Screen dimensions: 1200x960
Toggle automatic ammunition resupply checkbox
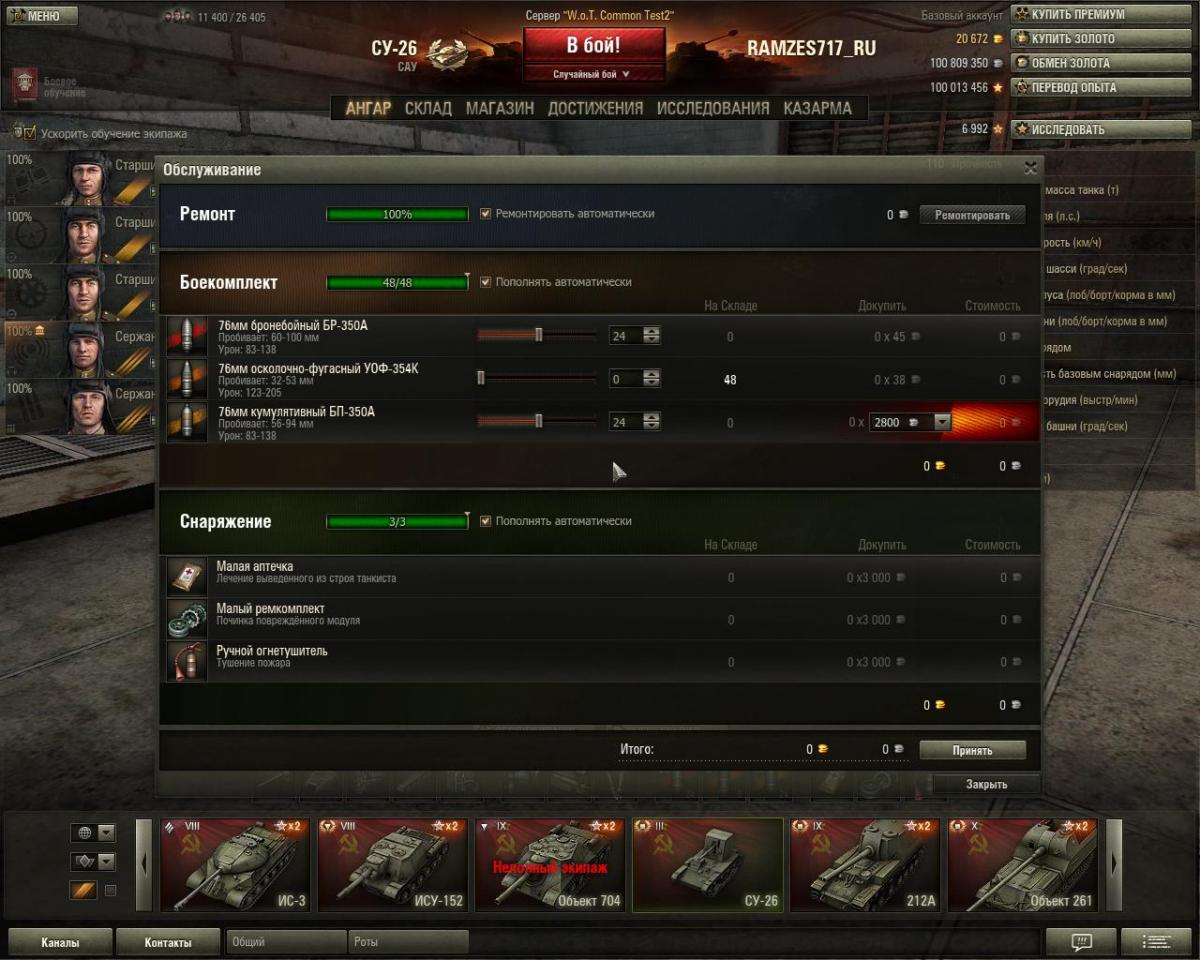pyautogui.click(x=486, y=282)
